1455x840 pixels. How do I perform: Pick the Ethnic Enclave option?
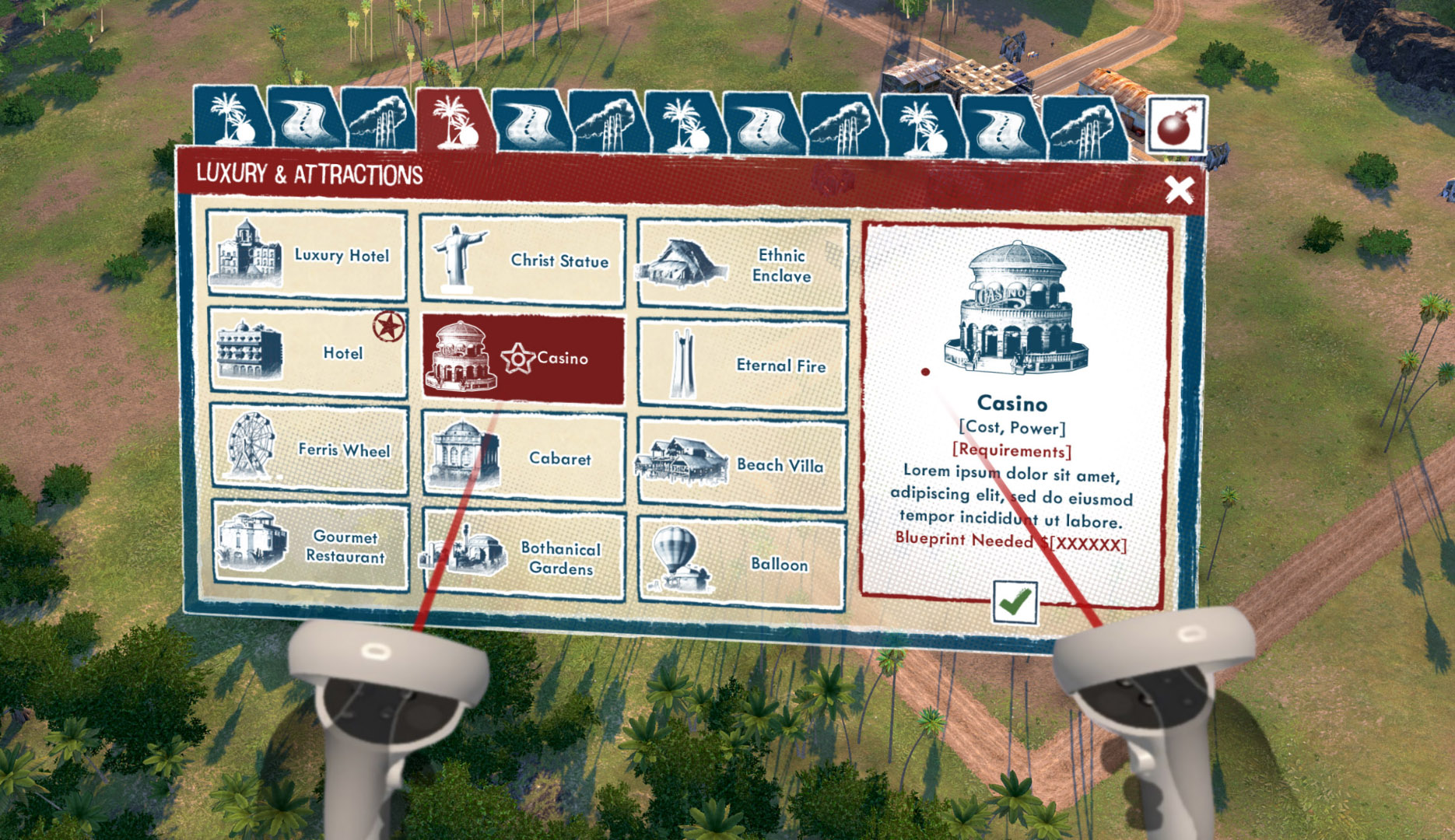point(742,265)
